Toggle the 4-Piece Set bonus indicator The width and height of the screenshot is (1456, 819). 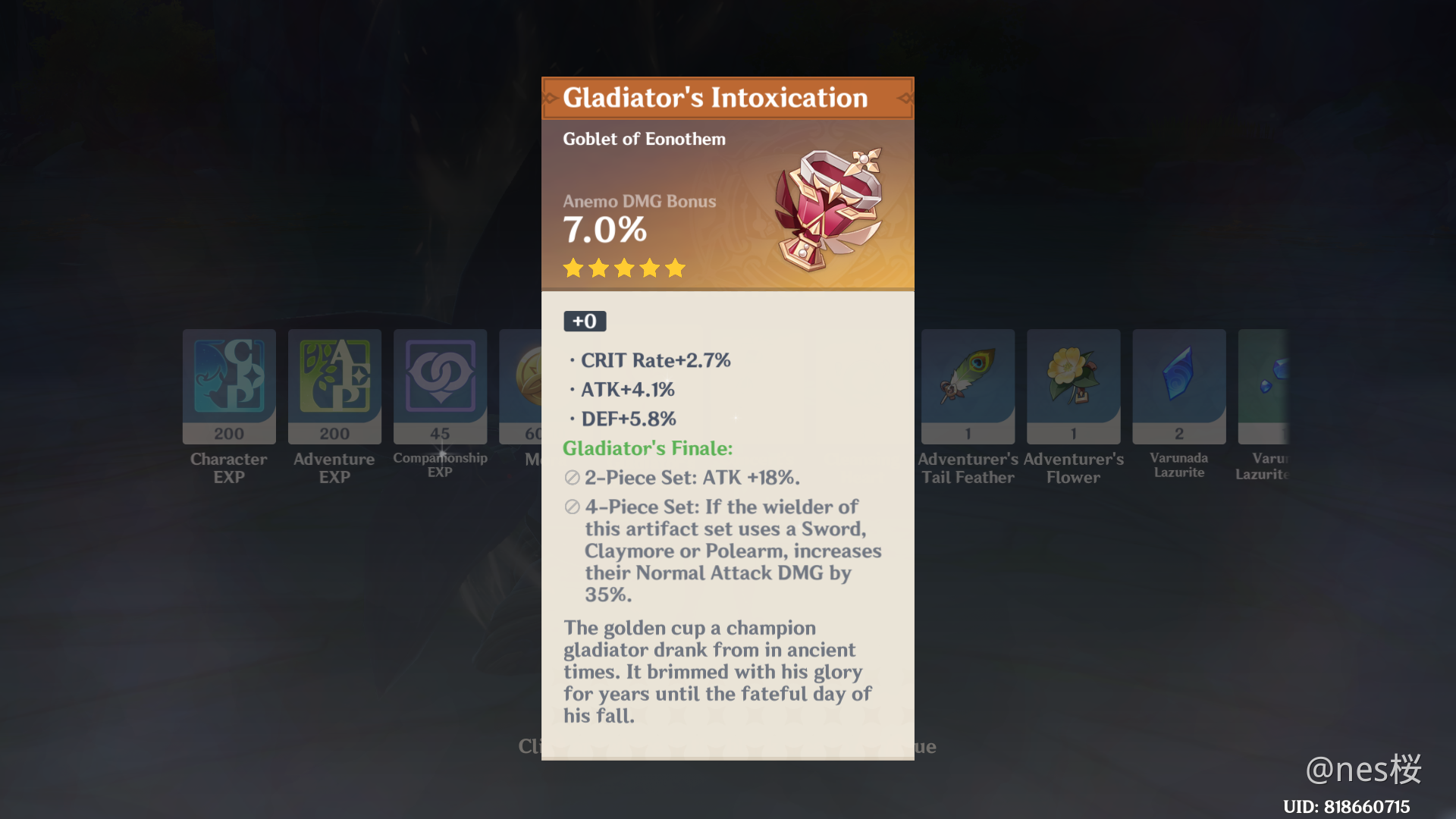(x=571, y=507)
